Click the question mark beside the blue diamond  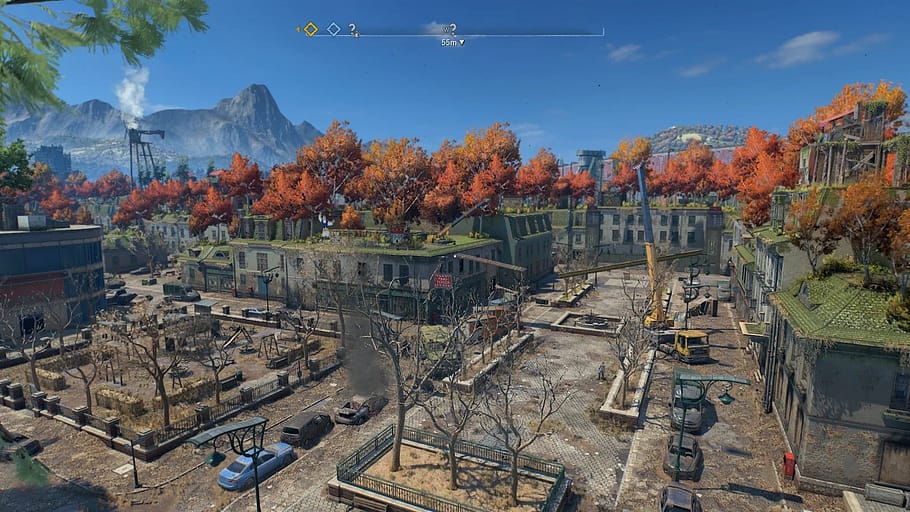[x=352, y=29]
